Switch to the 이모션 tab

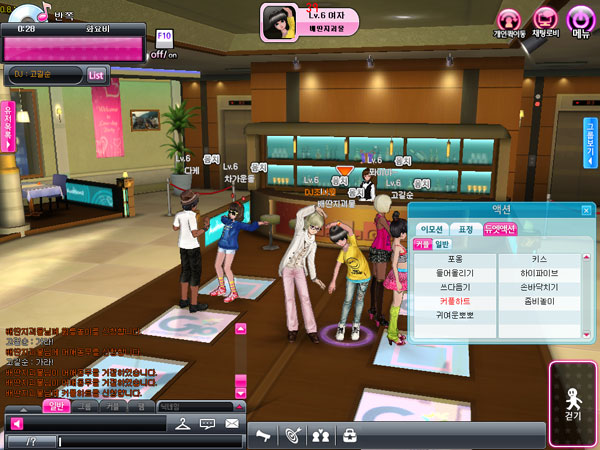431,228
